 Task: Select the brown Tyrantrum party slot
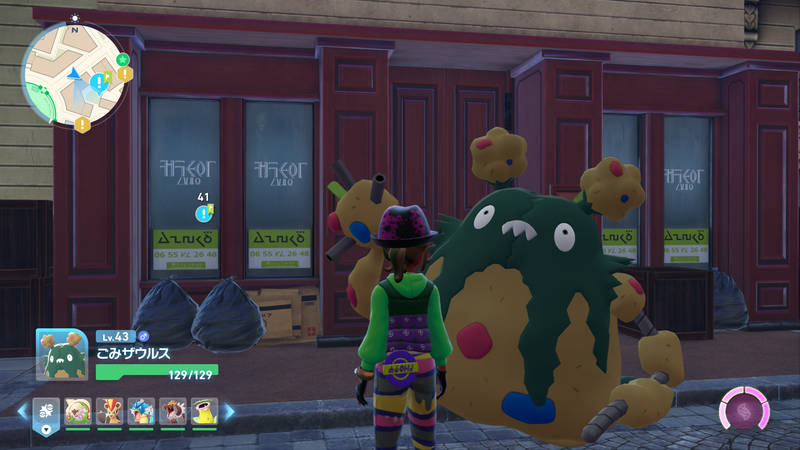pos(172,411)
